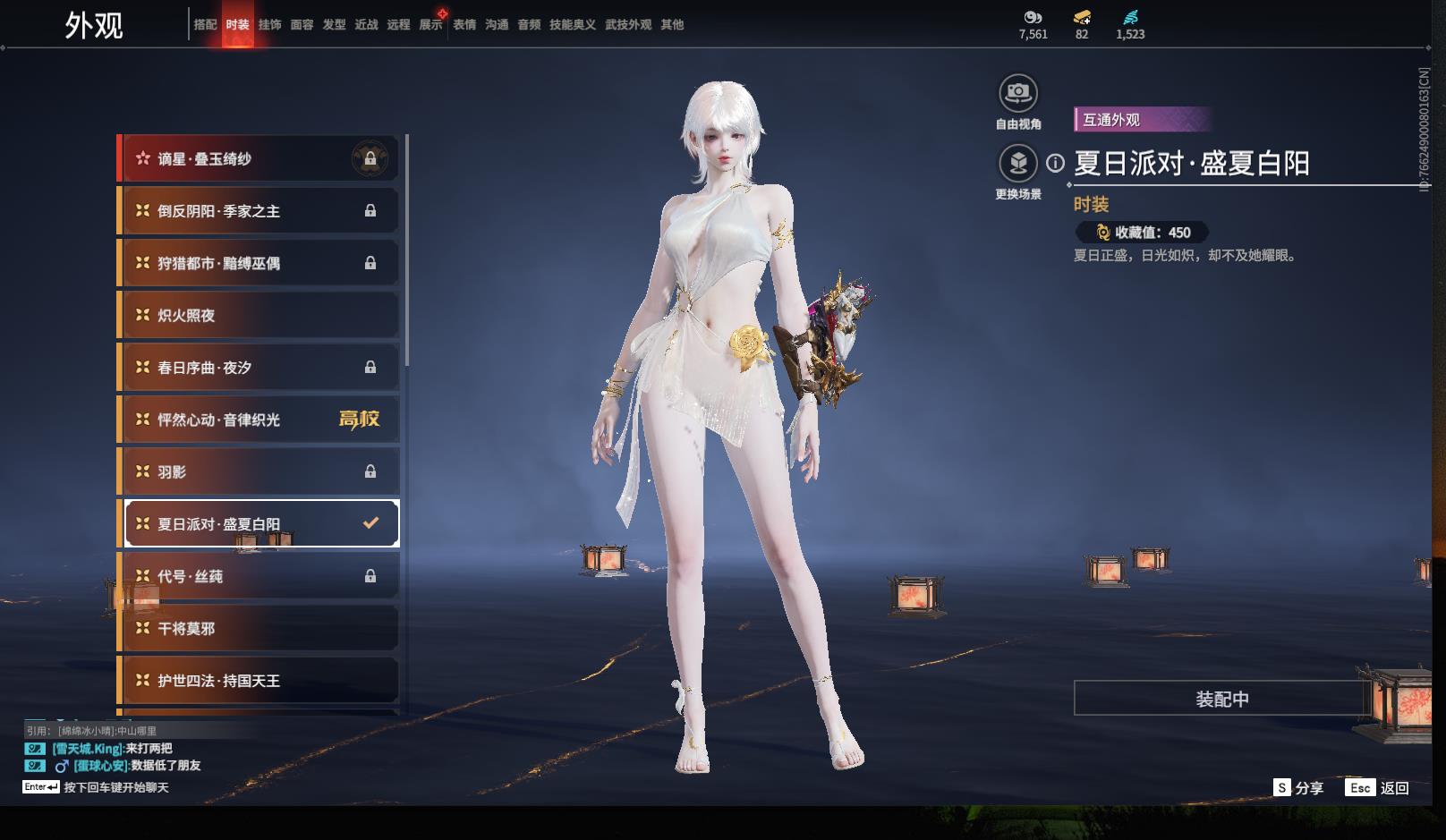Select the 摘星·叠玉绮纱 outfit
Image resolution: width=1446 pixels, height=840 pixels.
coord(259,159)
